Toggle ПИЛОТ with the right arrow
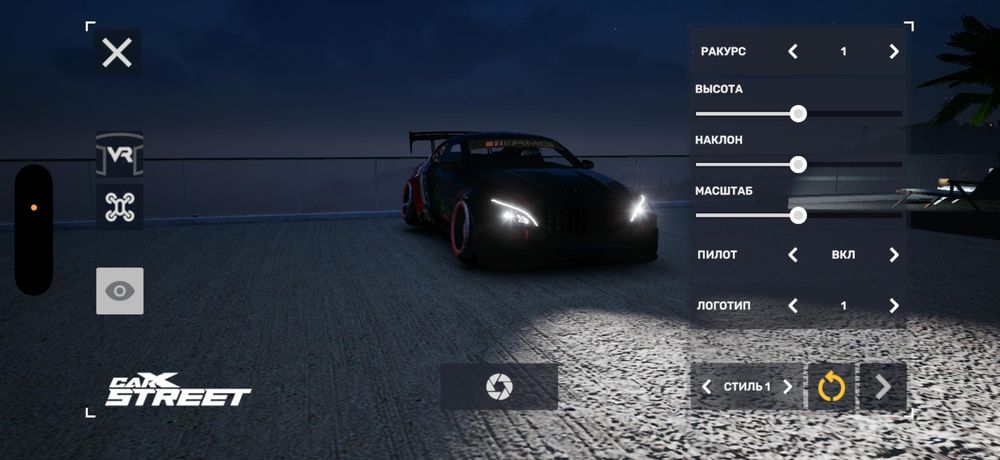 [893, 255]
